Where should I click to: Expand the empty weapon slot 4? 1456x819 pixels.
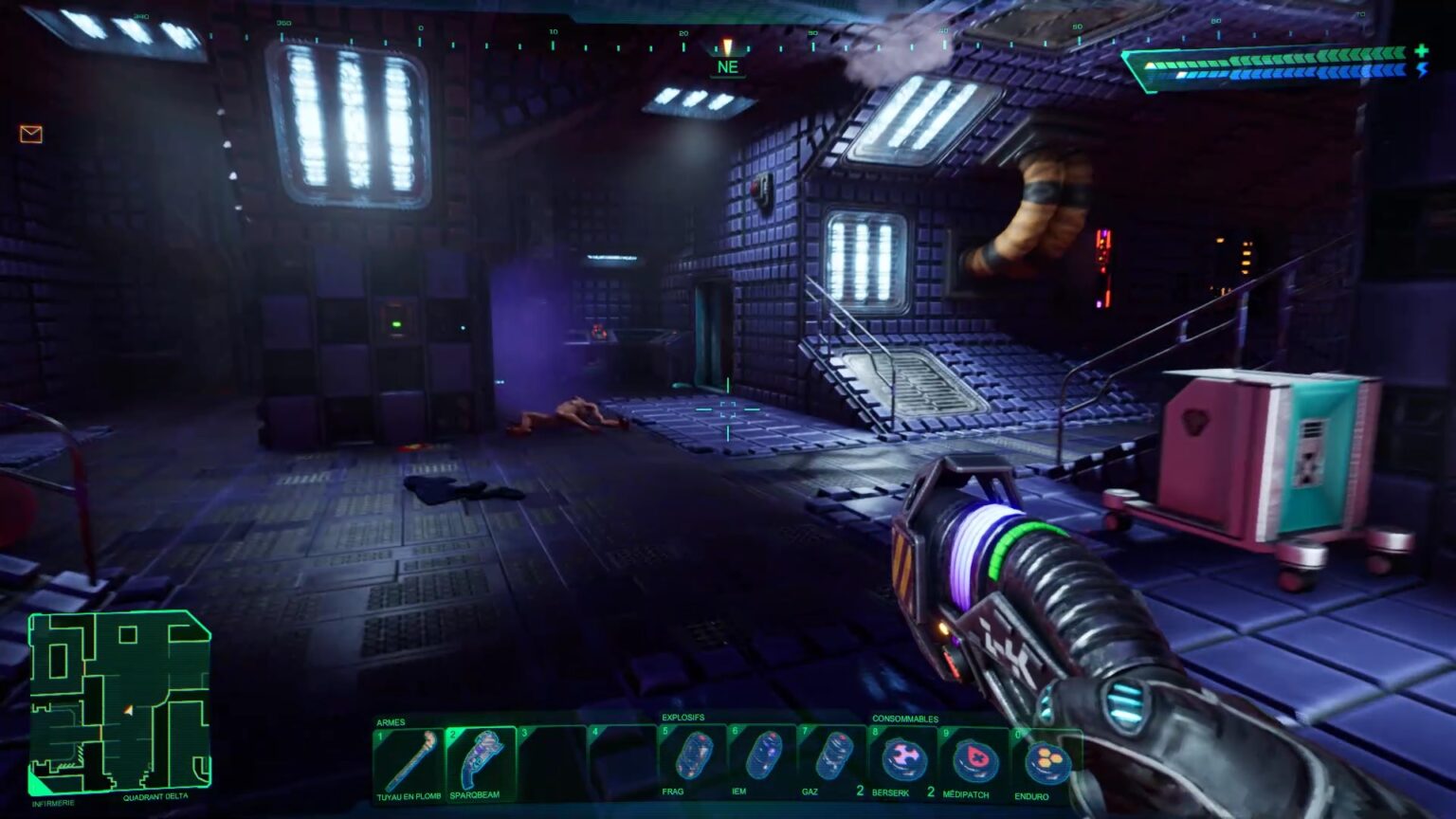[624, 758]
